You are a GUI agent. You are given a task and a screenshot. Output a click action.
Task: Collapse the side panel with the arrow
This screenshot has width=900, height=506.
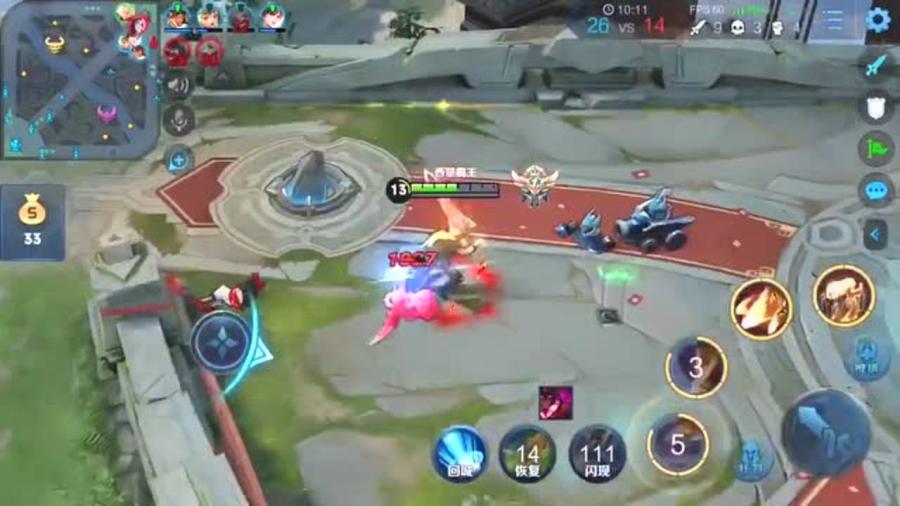876,234
